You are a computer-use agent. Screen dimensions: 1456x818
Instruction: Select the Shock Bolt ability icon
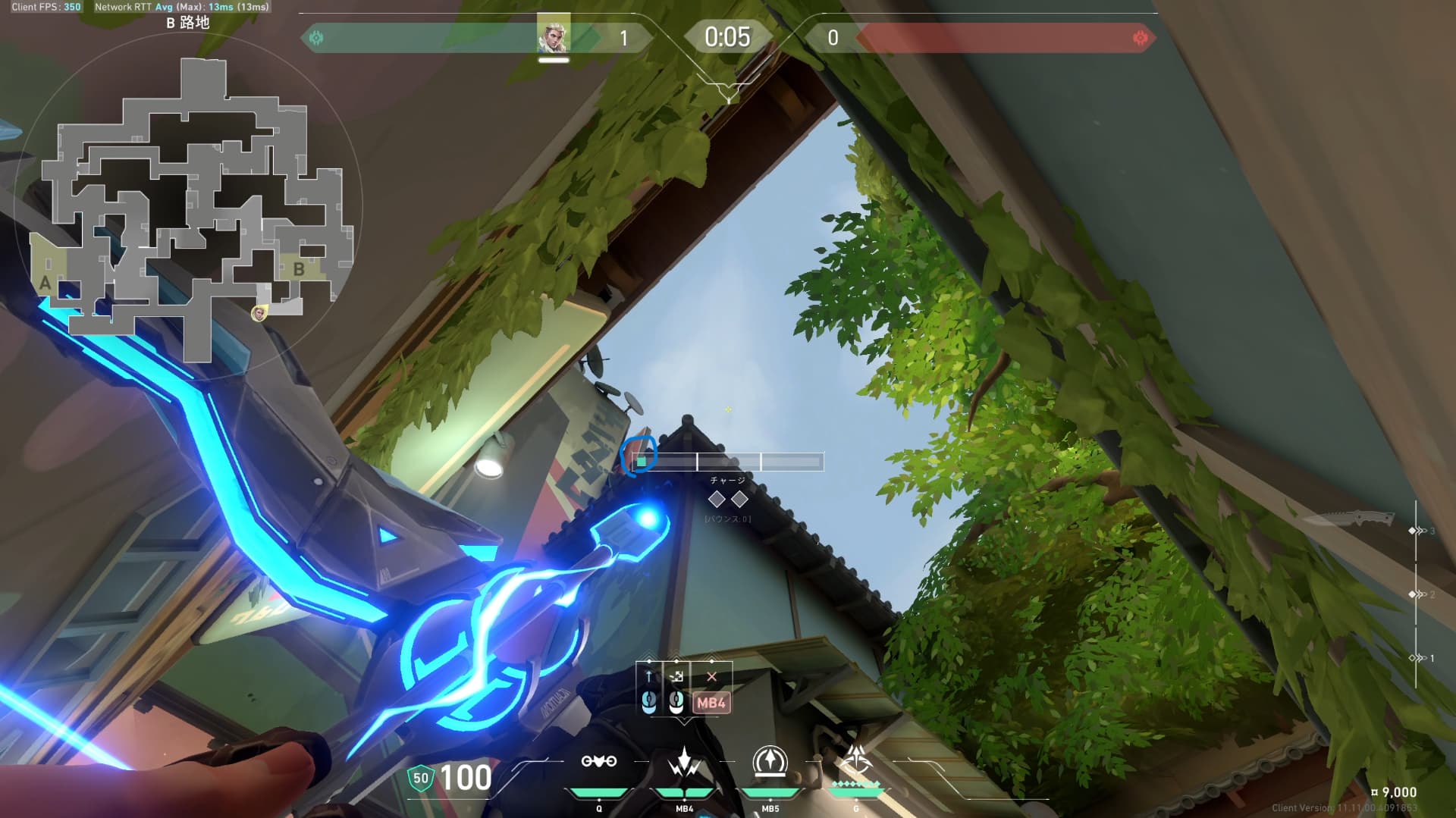pyautogui.click(x=684, y=762)
